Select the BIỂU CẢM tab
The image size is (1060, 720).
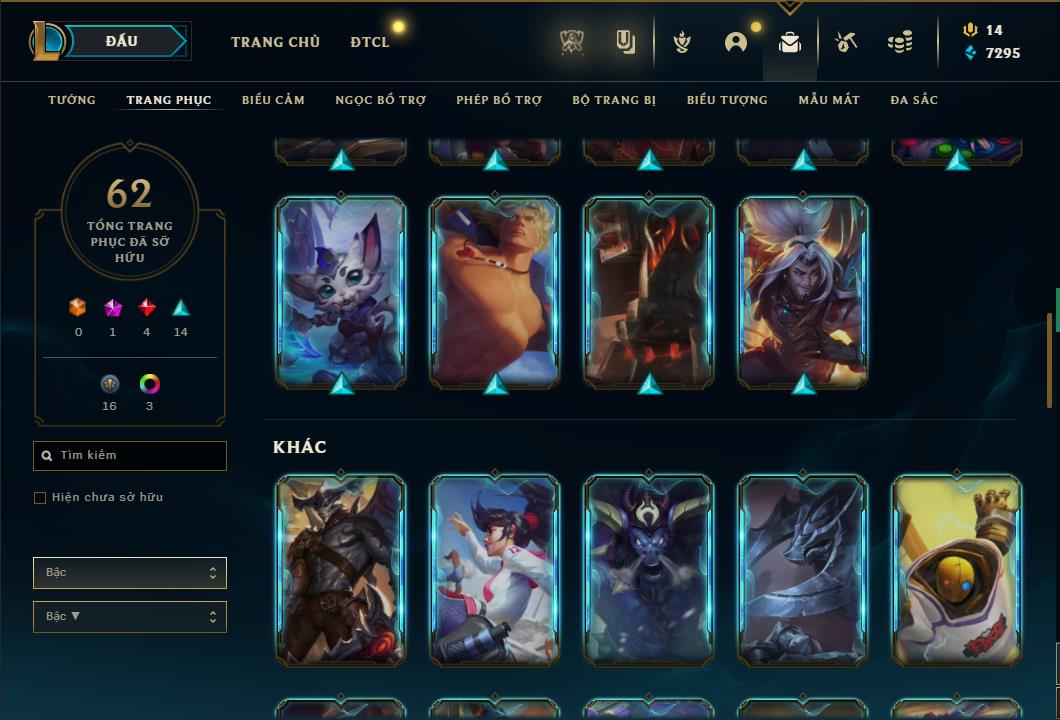pyautogui.click(x=273, y=100)
